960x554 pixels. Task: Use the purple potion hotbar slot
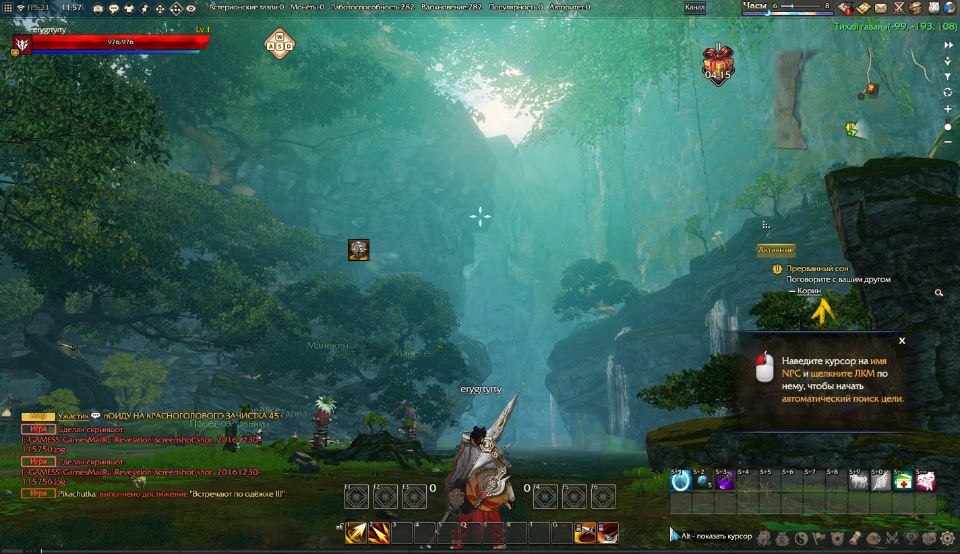tap(726, 482)
